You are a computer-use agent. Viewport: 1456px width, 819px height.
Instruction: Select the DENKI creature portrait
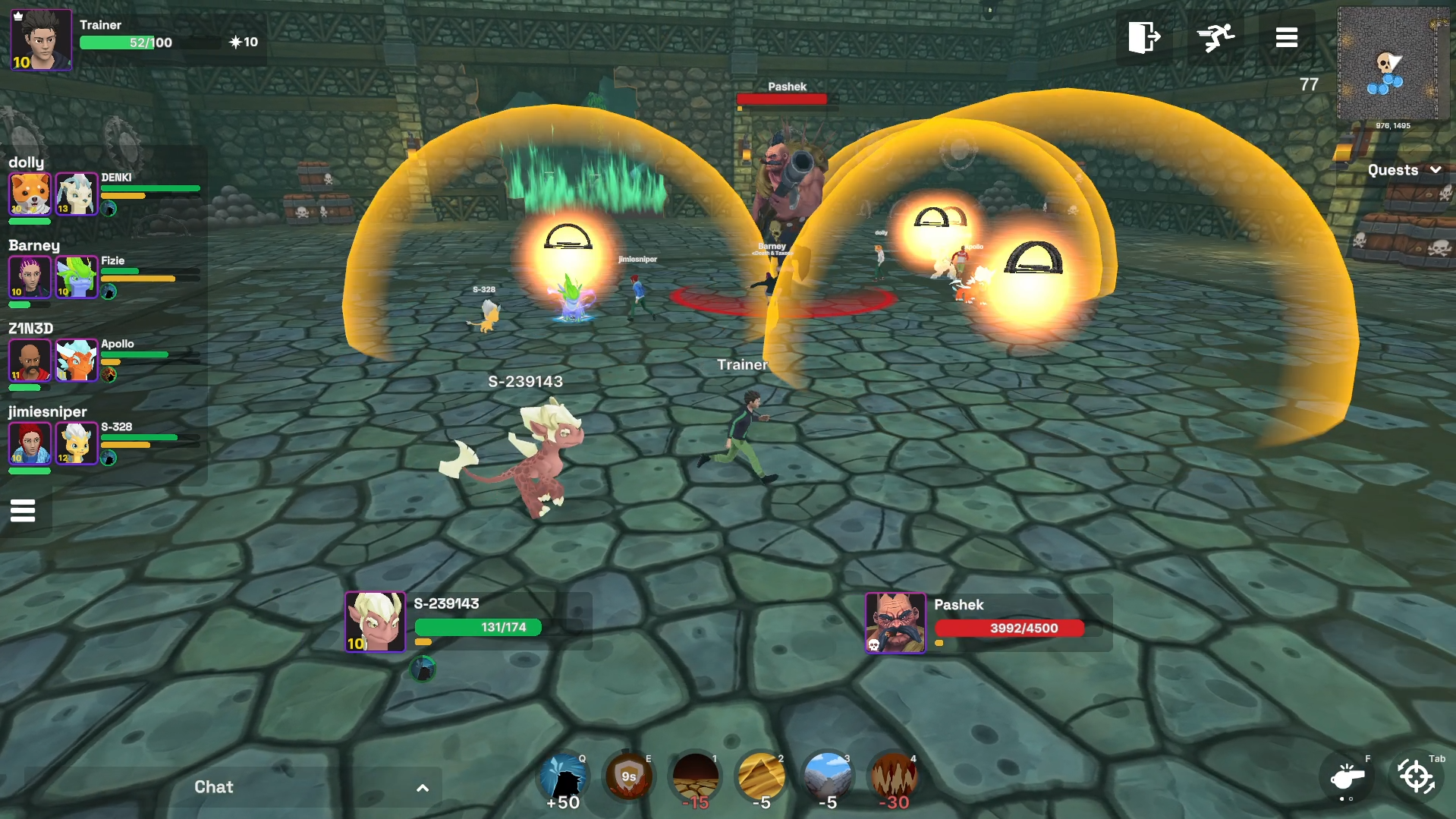(77, 194)
